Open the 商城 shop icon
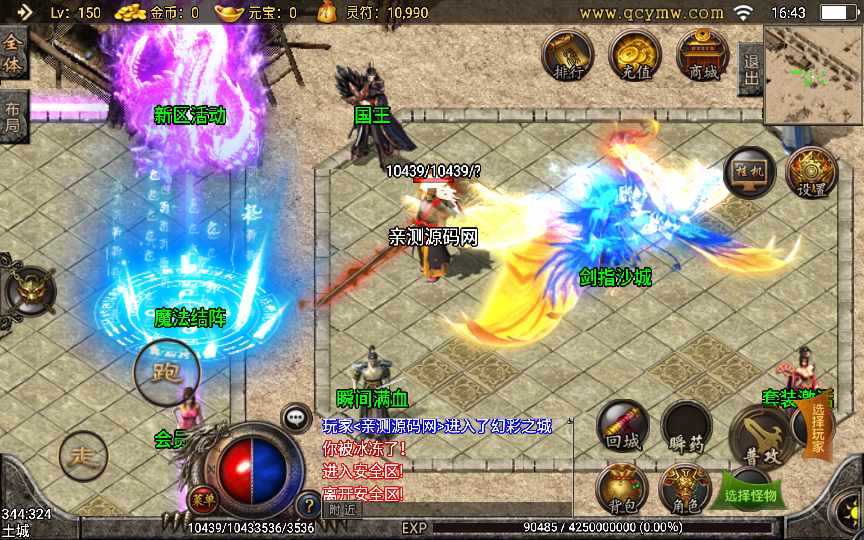 [700, 55]
